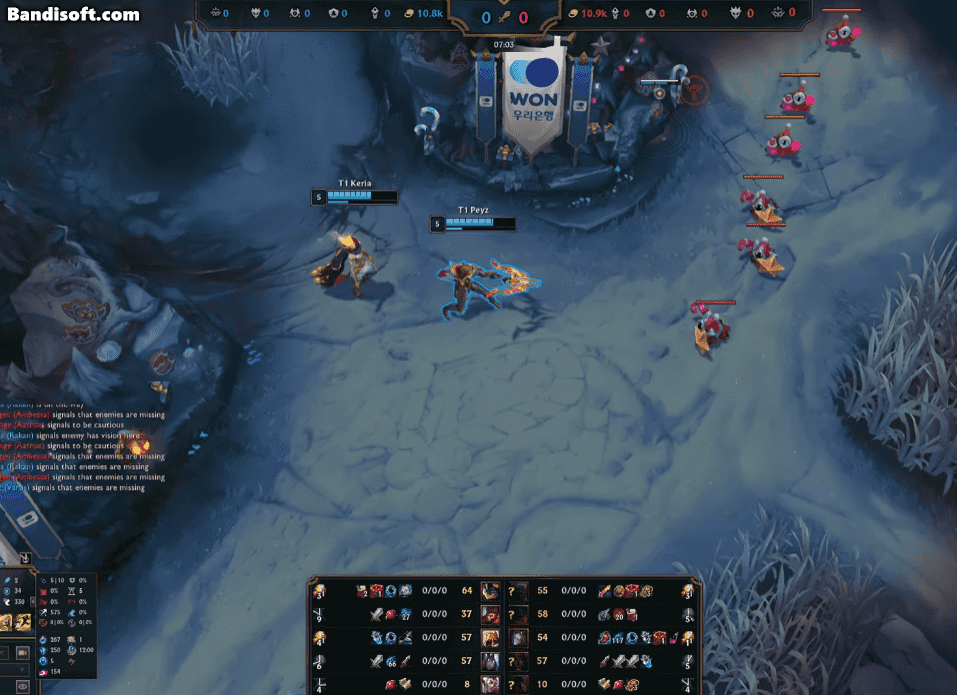Viewport: 957px width, 695px height.
Task: Click the hidden red portrait beside 58 creep score
Action: click(x=518, y=614)
